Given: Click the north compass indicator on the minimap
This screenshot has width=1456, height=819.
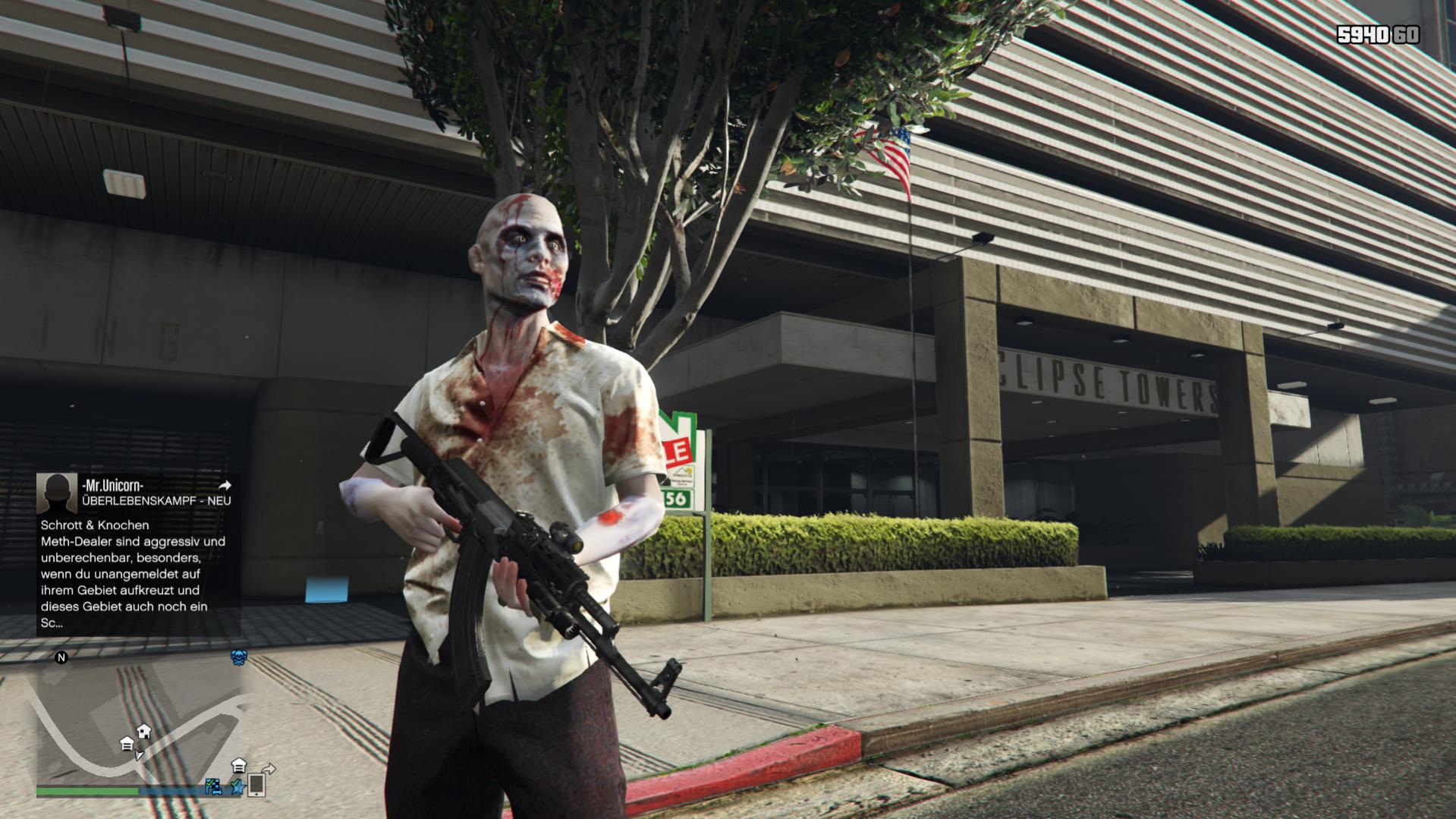Looking at the screenshot, I should tap(61, 657).
